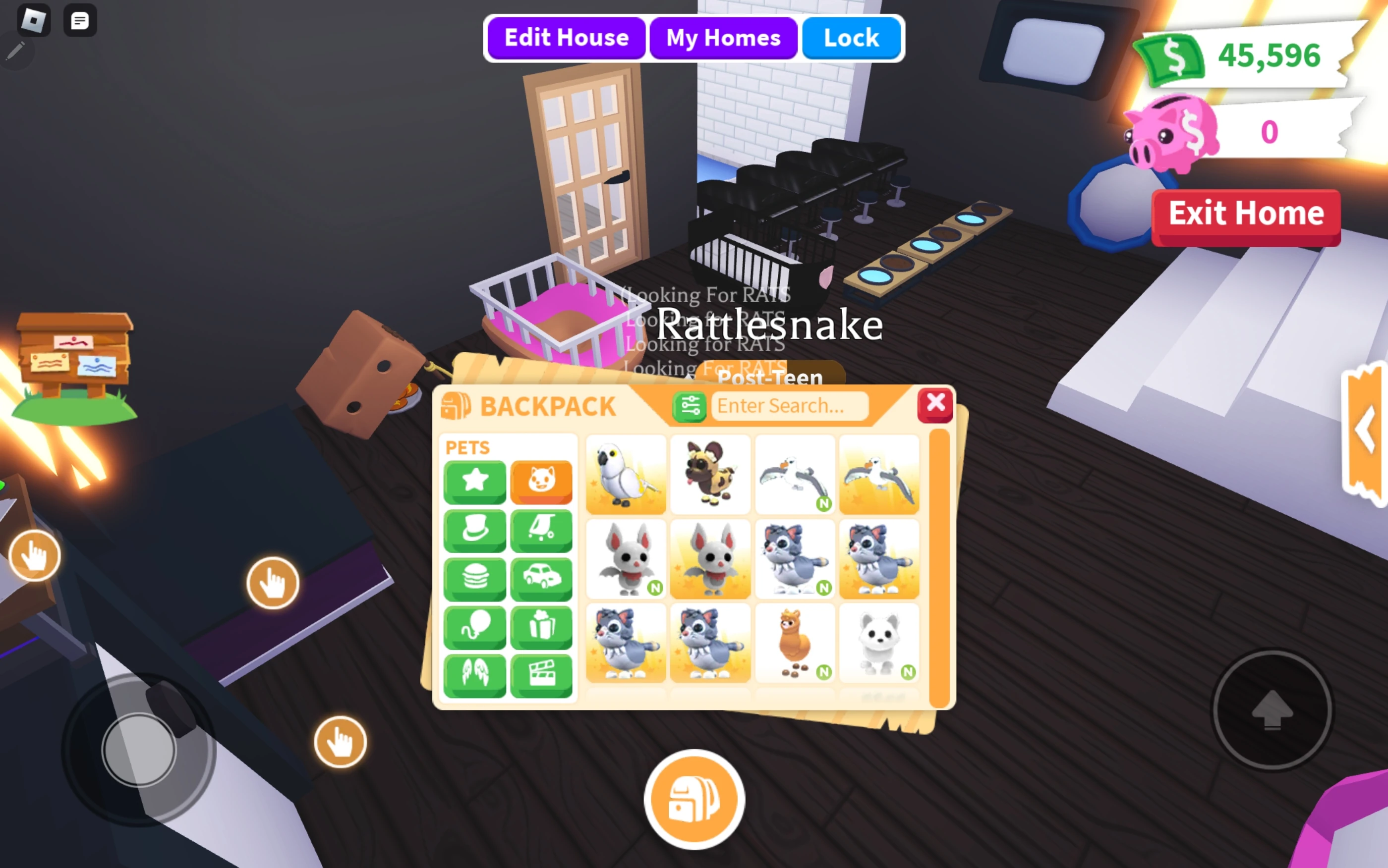Open the pet wings category
Viewport: 1388px width, 868px height.
tap(475, 675)
